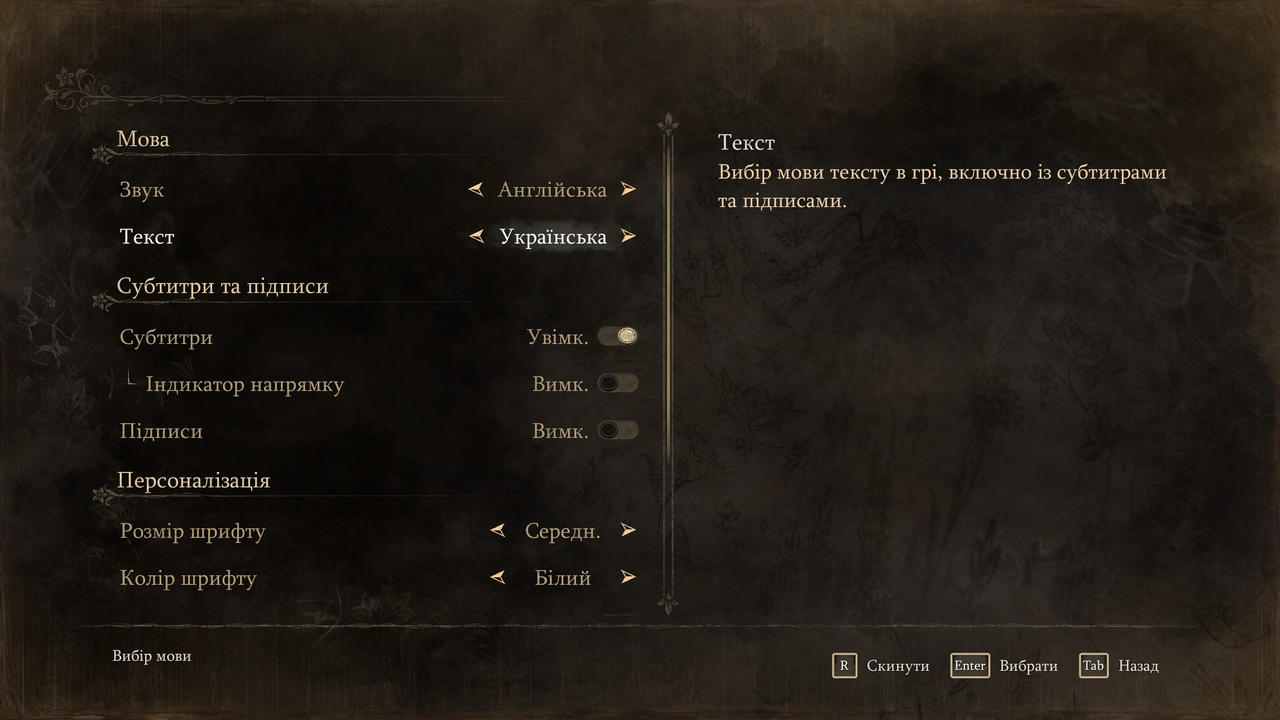Switch audio language to the next option
The height and width of the screenshot is (720, 1280).
(x=628, y=189)
